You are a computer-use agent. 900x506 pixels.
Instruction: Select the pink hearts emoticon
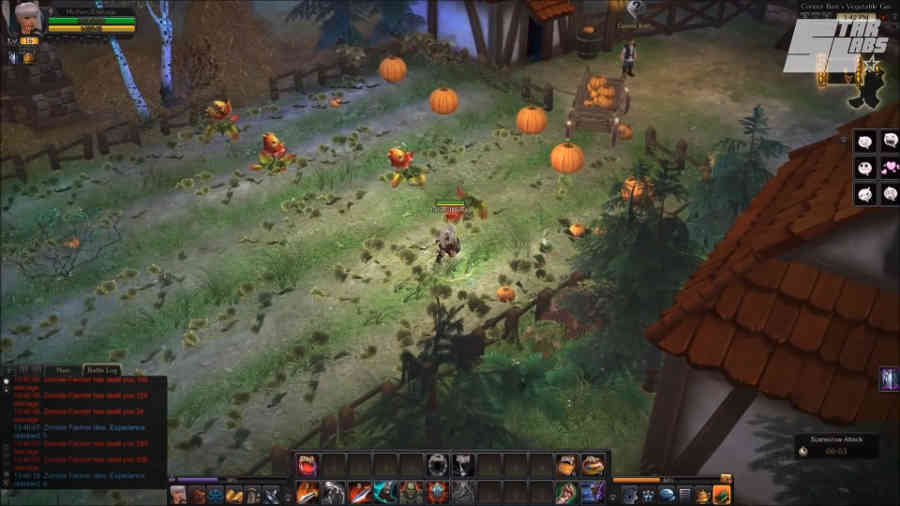point(889,167)
